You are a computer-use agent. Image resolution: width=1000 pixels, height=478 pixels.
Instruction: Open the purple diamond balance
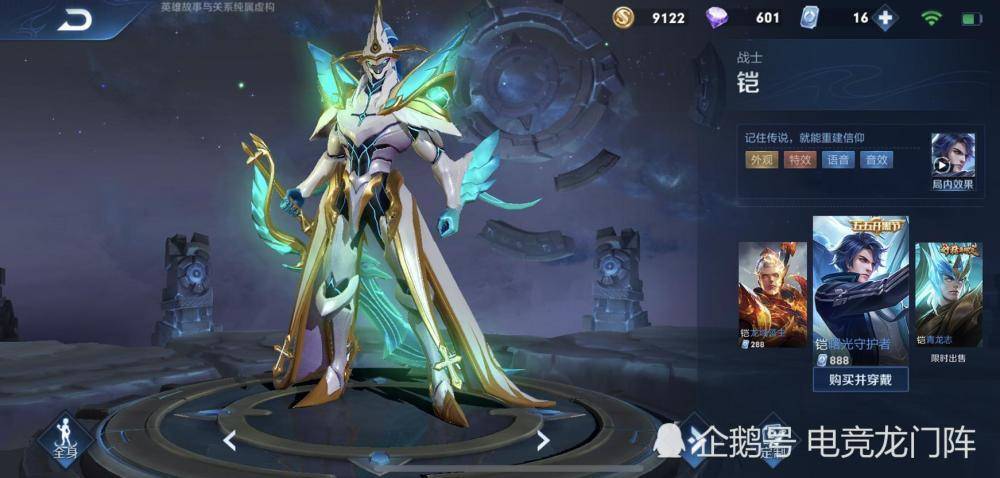coord(747,18)
